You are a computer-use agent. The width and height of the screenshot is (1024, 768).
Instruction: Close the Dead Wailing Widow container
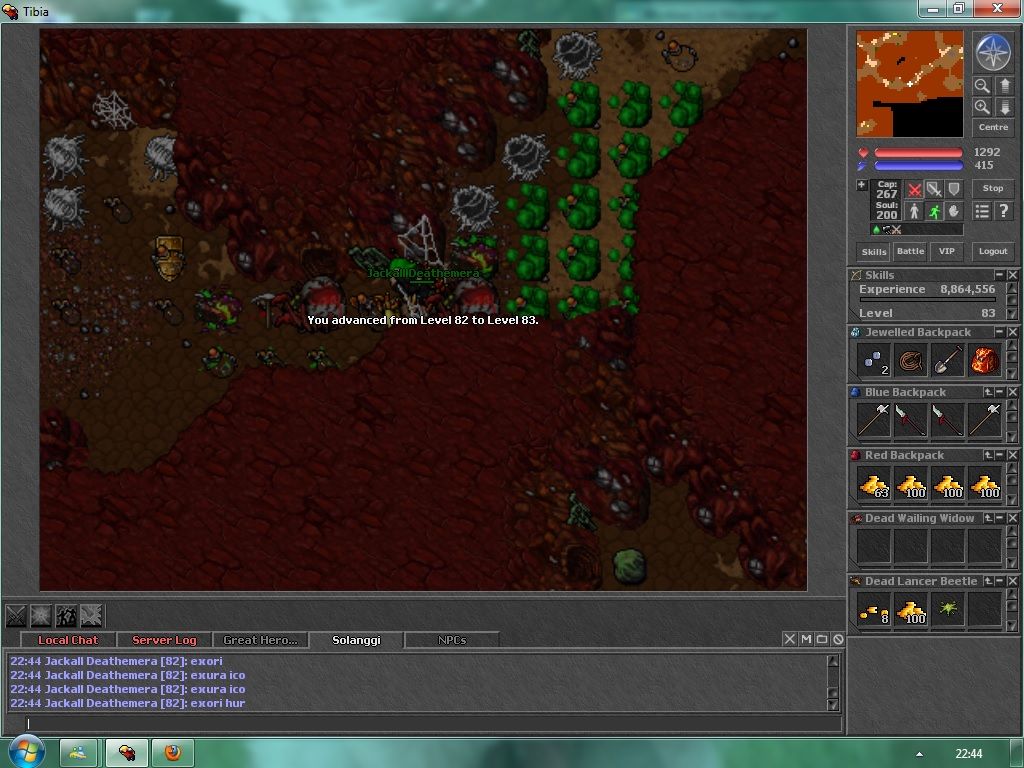point(1012,518)
